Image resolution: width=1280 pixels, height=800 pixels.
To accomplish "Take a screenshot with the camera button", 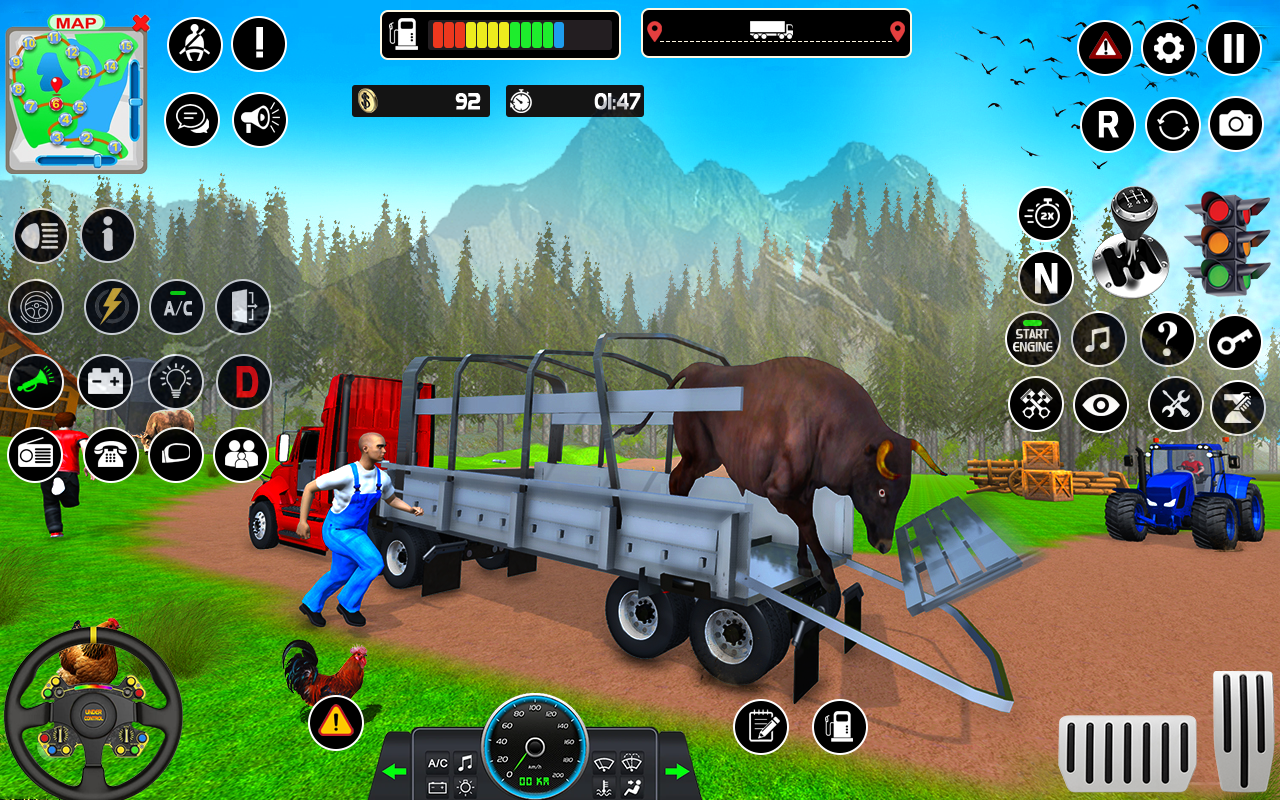I will [x=1236, y=124].
